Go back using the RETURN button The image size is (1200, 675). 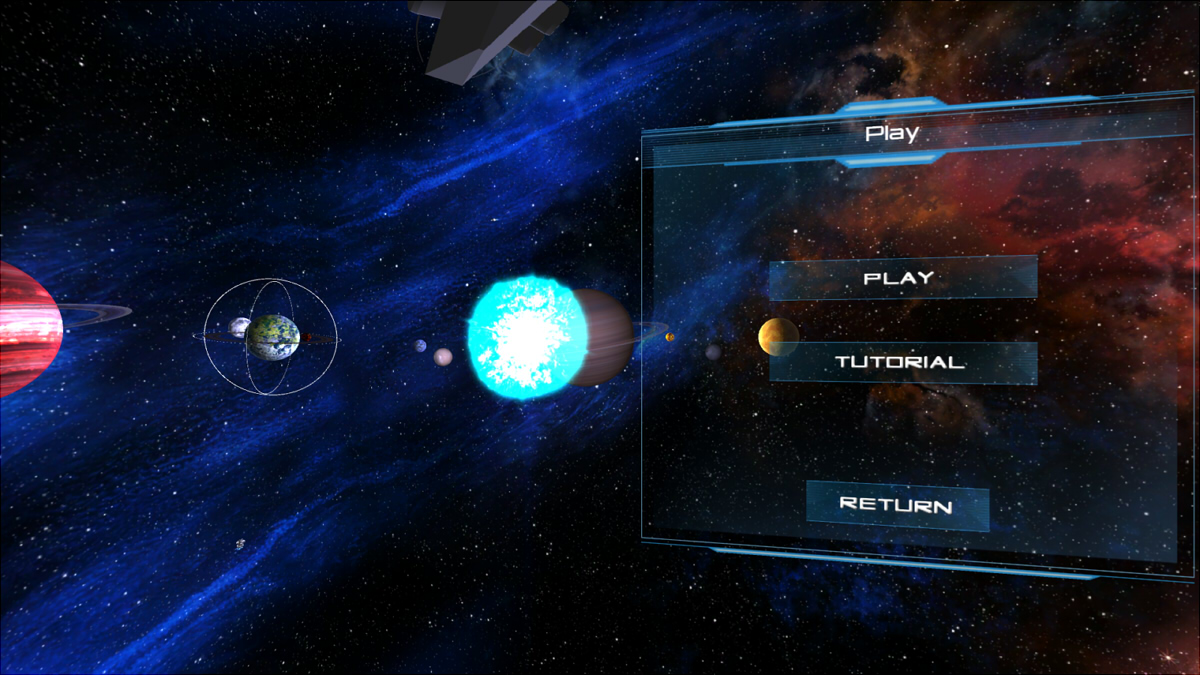click(x=897, y=505)
